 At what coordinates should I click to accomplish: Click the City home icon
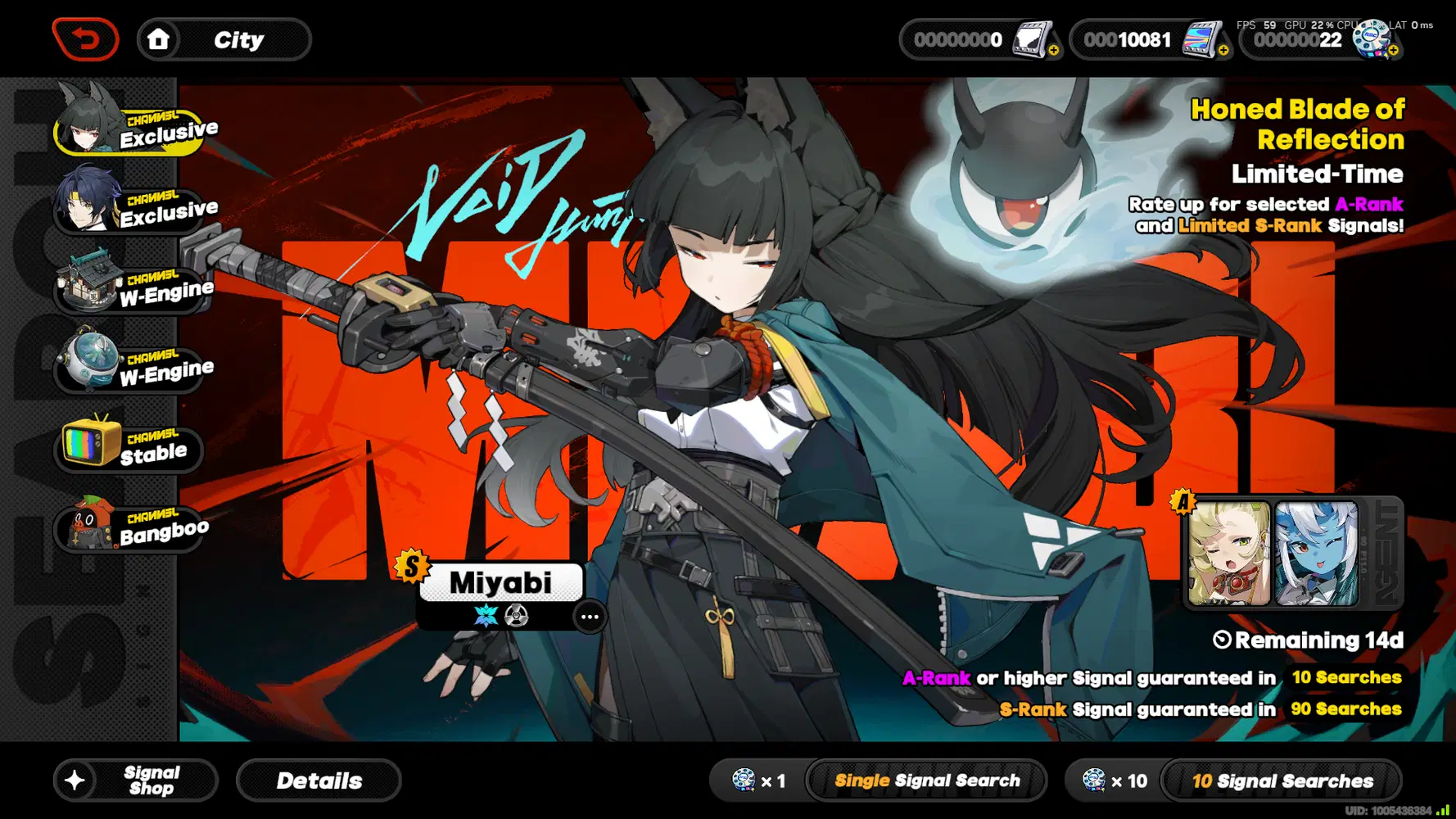(161, 38)
